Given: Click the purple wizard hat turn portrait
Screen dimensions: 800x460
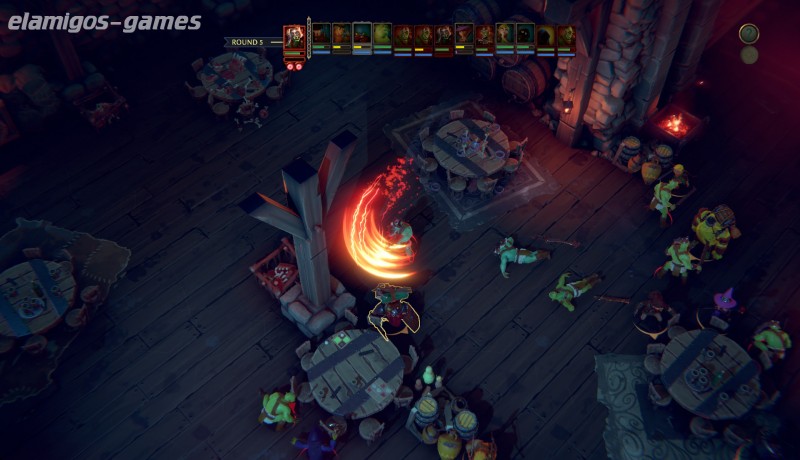Looking at the screenshot, I should (x=463, y=35).
